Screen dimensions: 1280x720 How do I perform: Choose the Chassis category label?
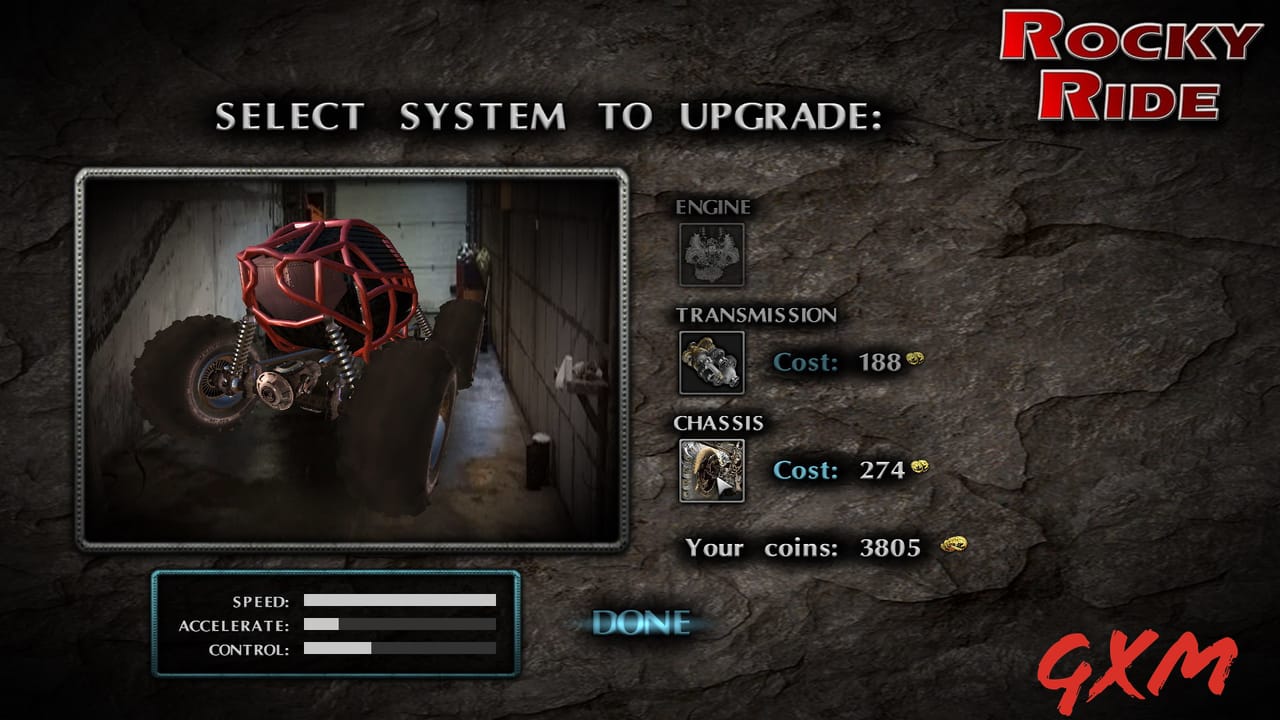pyautogui.click(x=719, y=423)
